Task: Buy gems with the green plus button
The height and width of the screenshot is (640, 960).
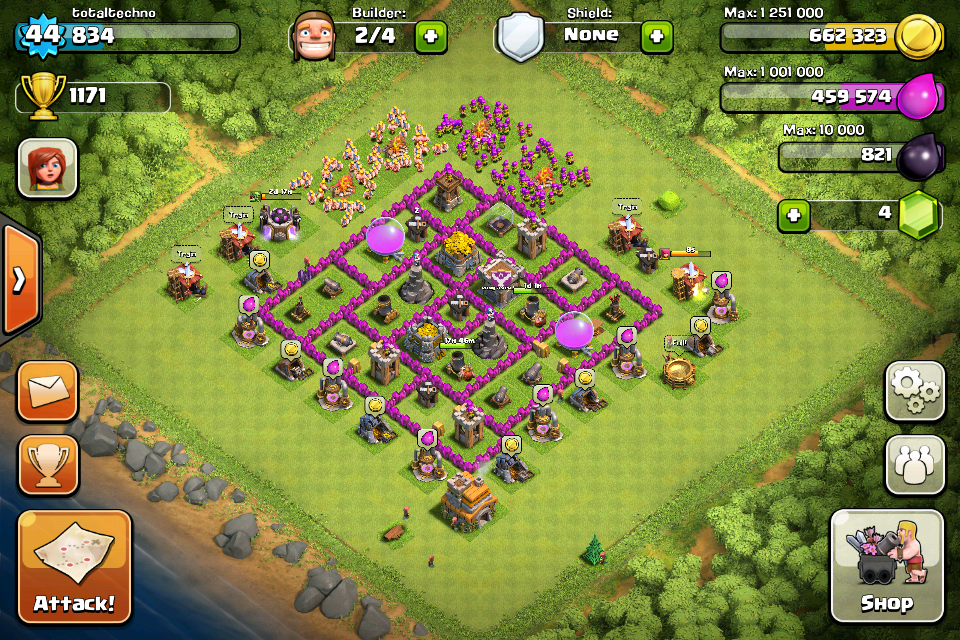Action: [x=793, y=215]
